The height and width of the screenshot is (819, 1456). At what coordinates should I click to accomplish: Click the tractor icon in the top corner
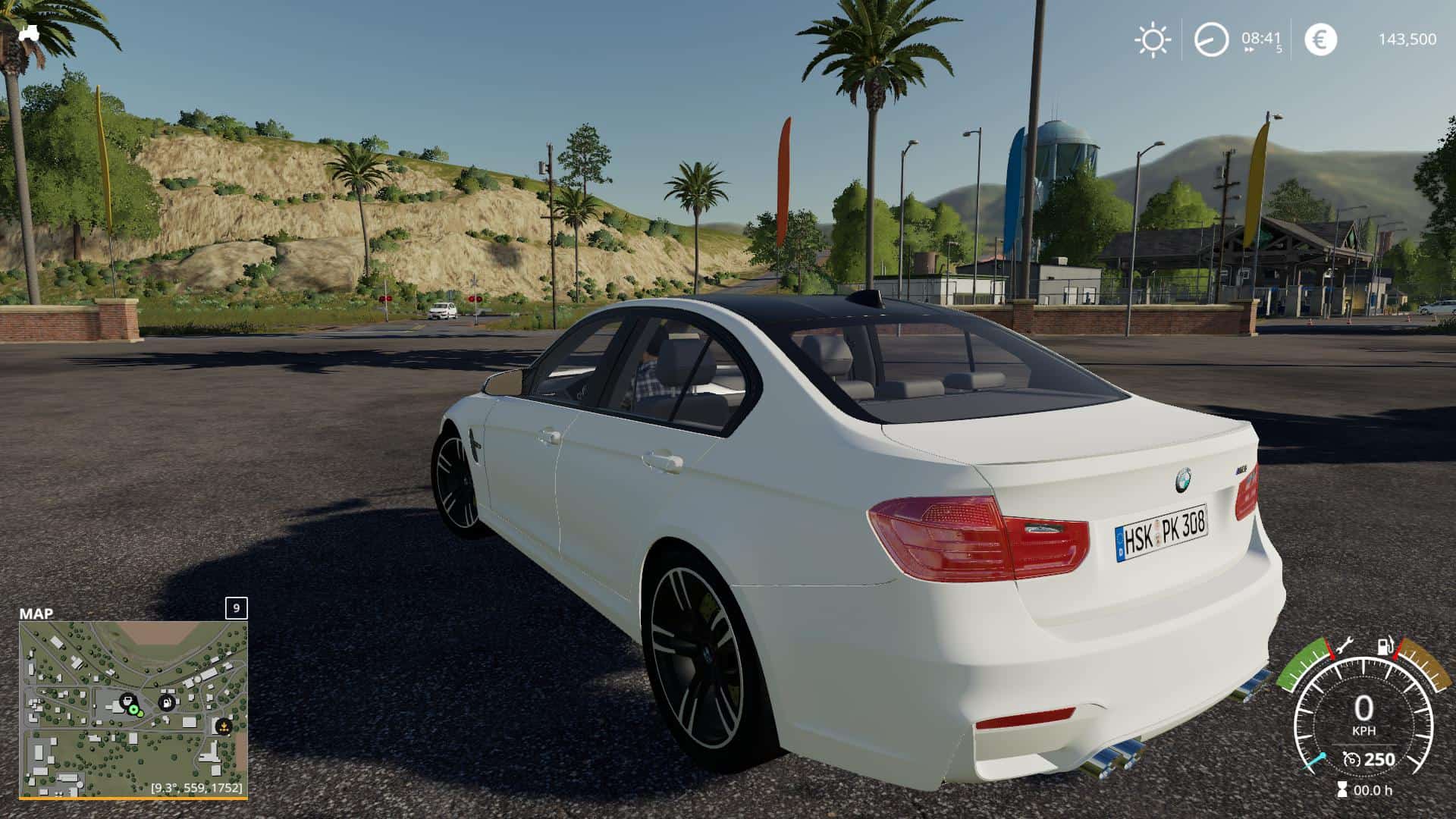[29, 33]
